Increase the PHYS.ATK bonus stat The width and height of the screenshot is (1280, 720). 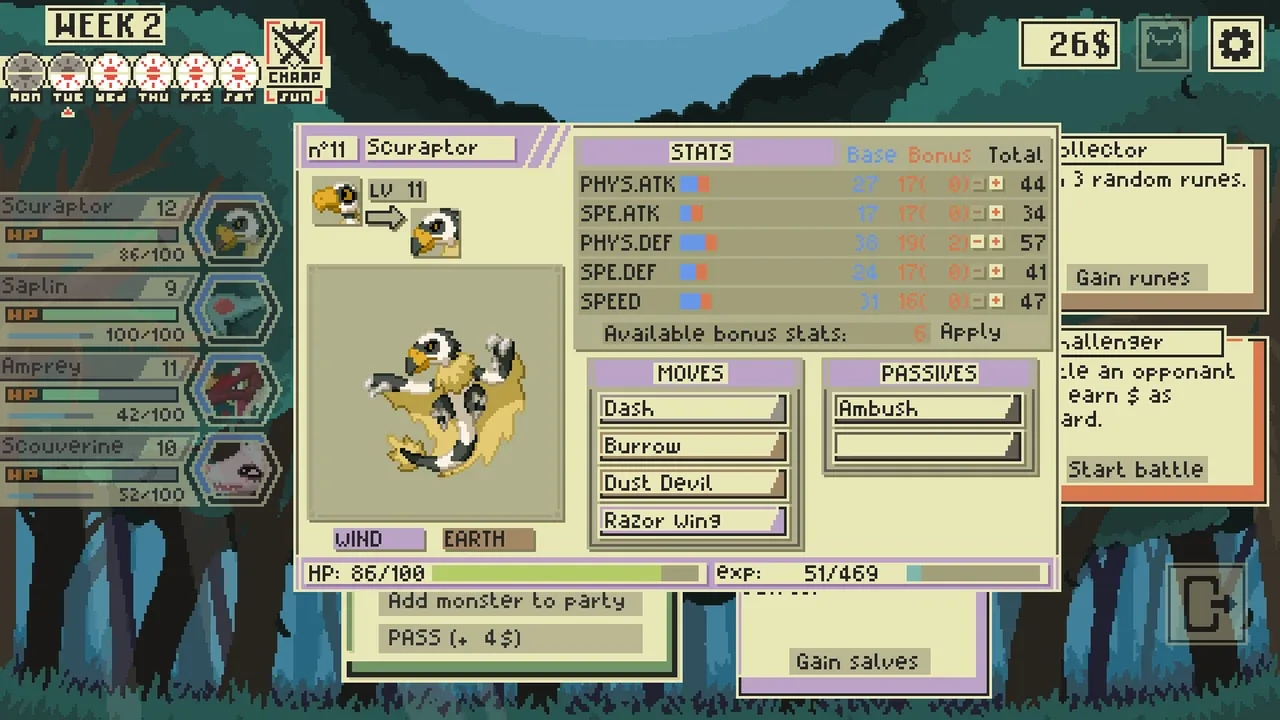[x=996, y=184]
